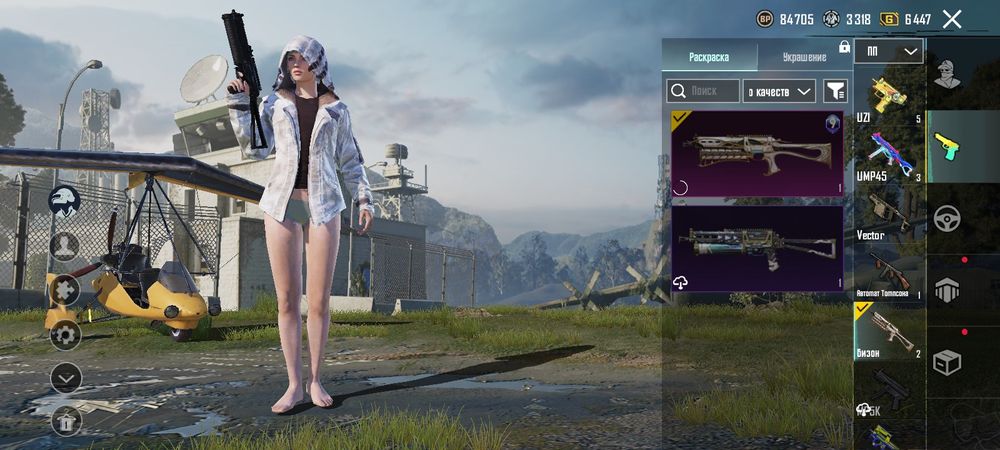
Task: Click the Поиск search field
Action: [x=704, y=91]
